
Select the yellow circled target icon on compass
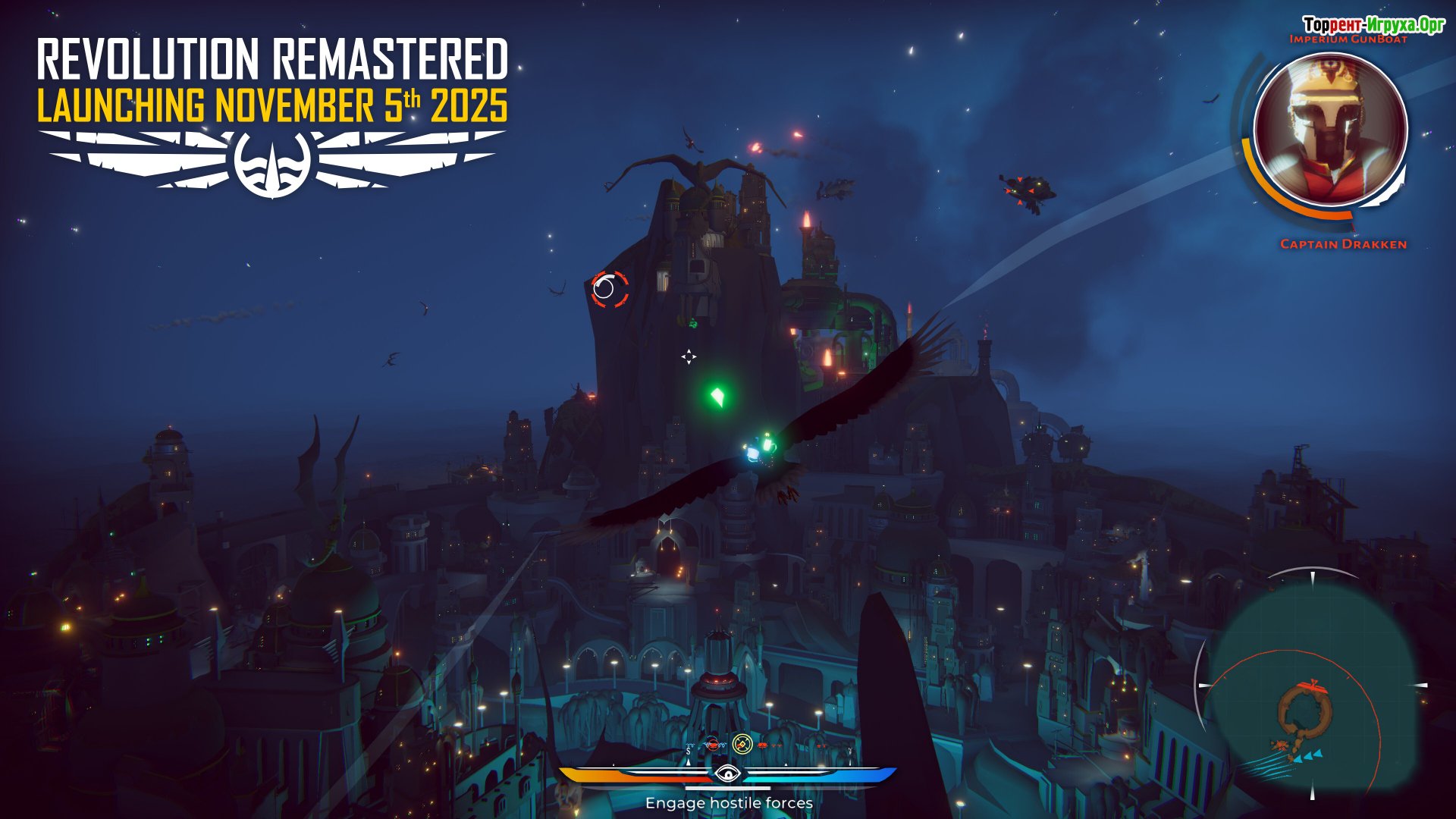coord(742,744)
